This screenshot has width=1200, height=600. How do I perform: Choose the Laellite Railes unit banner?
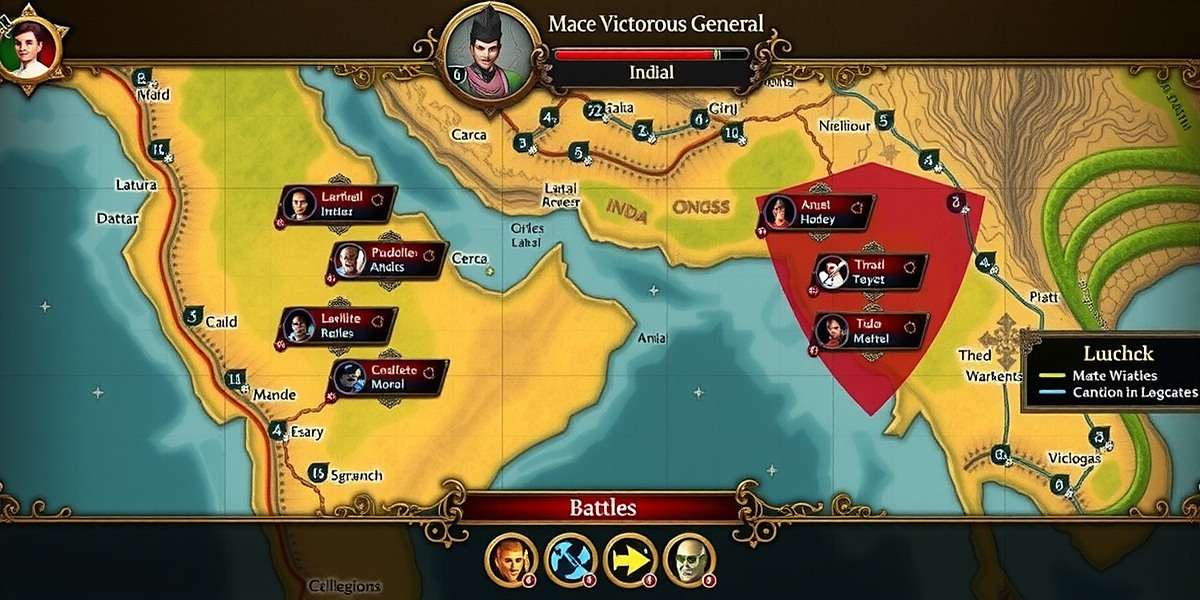pos(339,325)
